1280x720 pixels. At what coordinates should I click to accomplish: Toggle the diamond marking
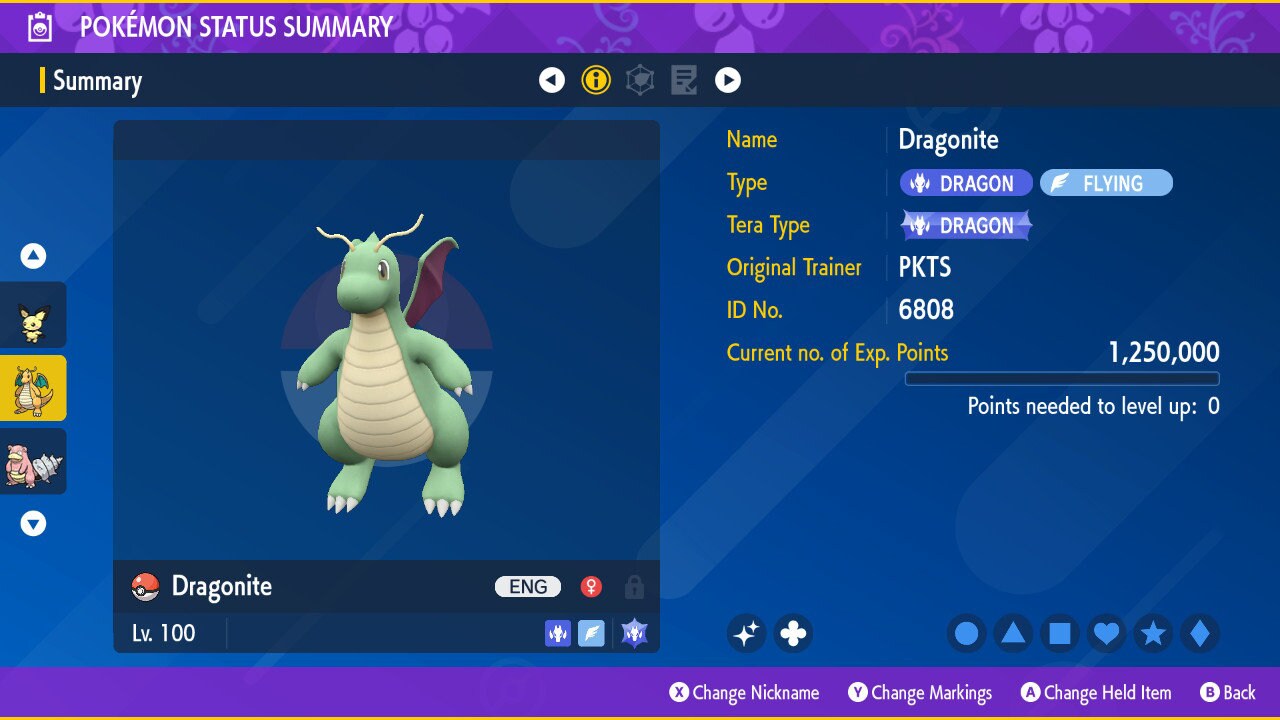1199,633
